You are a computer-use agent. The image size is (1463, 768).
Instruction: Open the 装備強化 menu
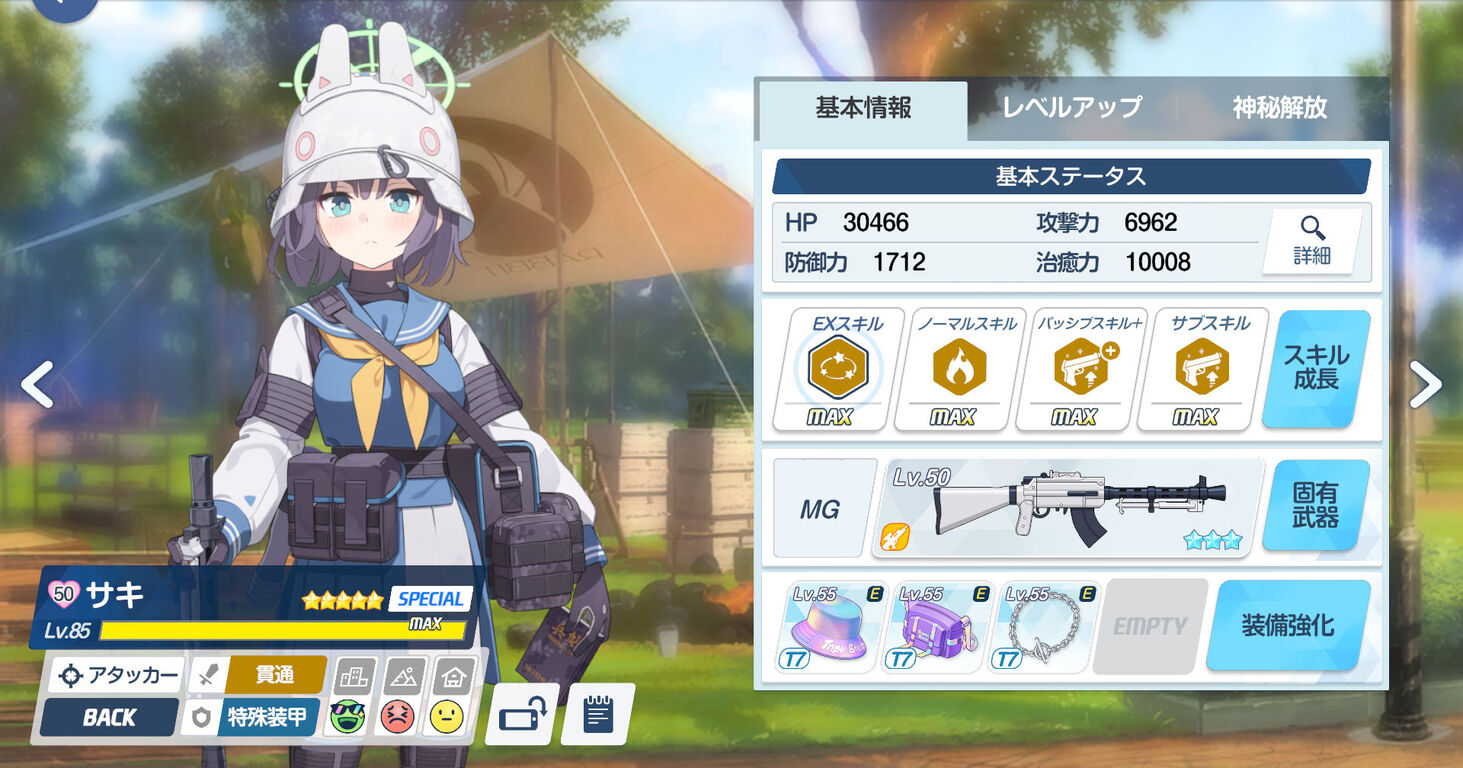[x=1288, y=626]
